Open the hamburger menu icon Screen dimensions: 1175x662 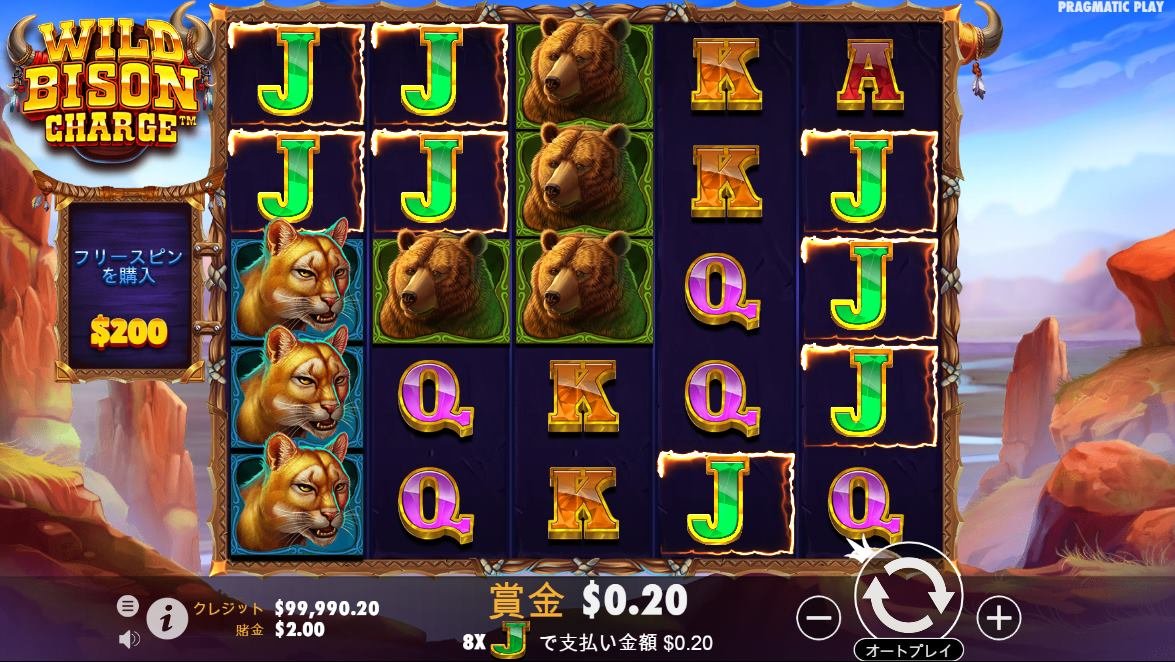click(x=128, y=606)
